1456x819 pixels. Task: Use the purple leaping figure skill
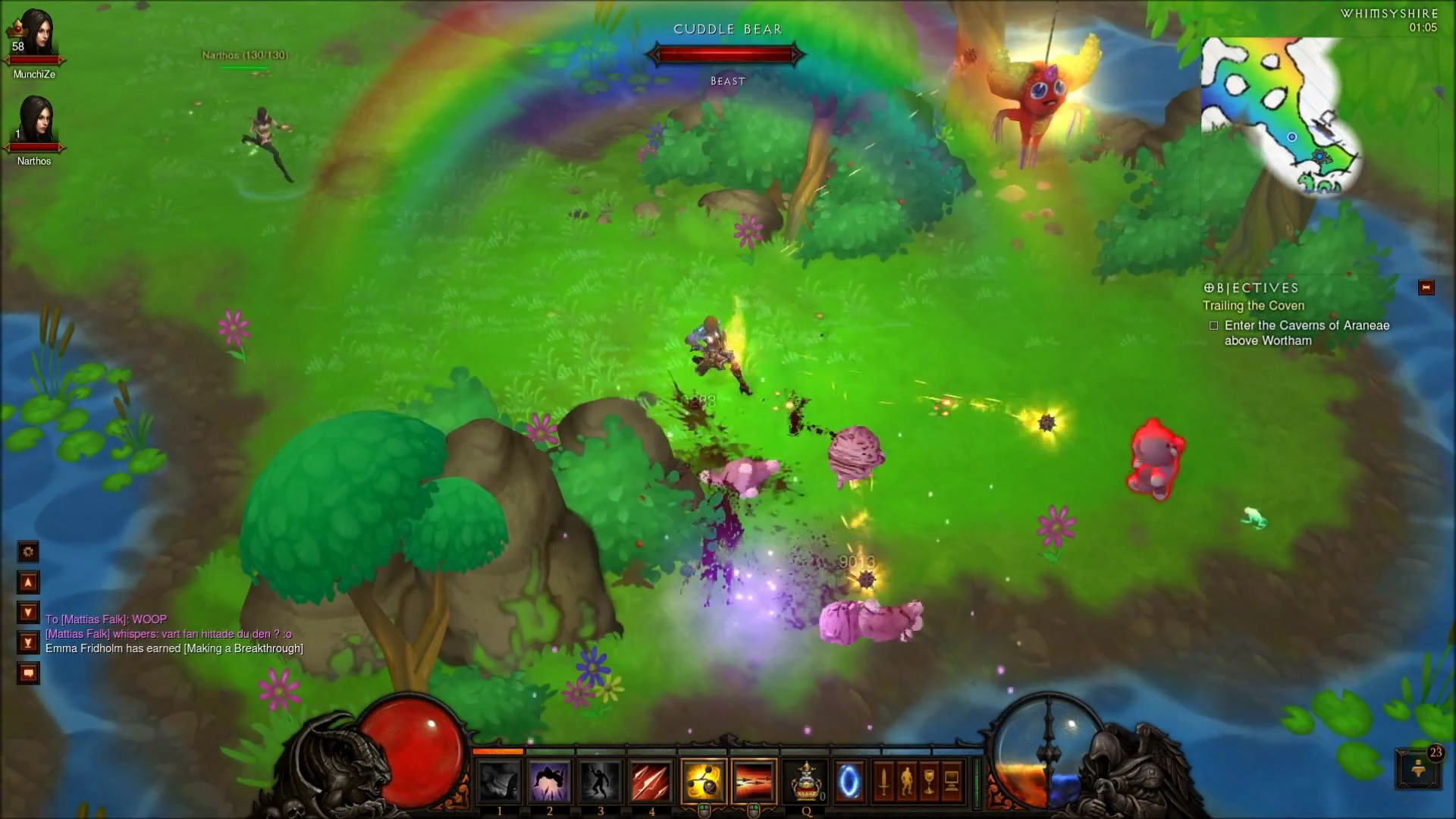click(x=550, y=782)
